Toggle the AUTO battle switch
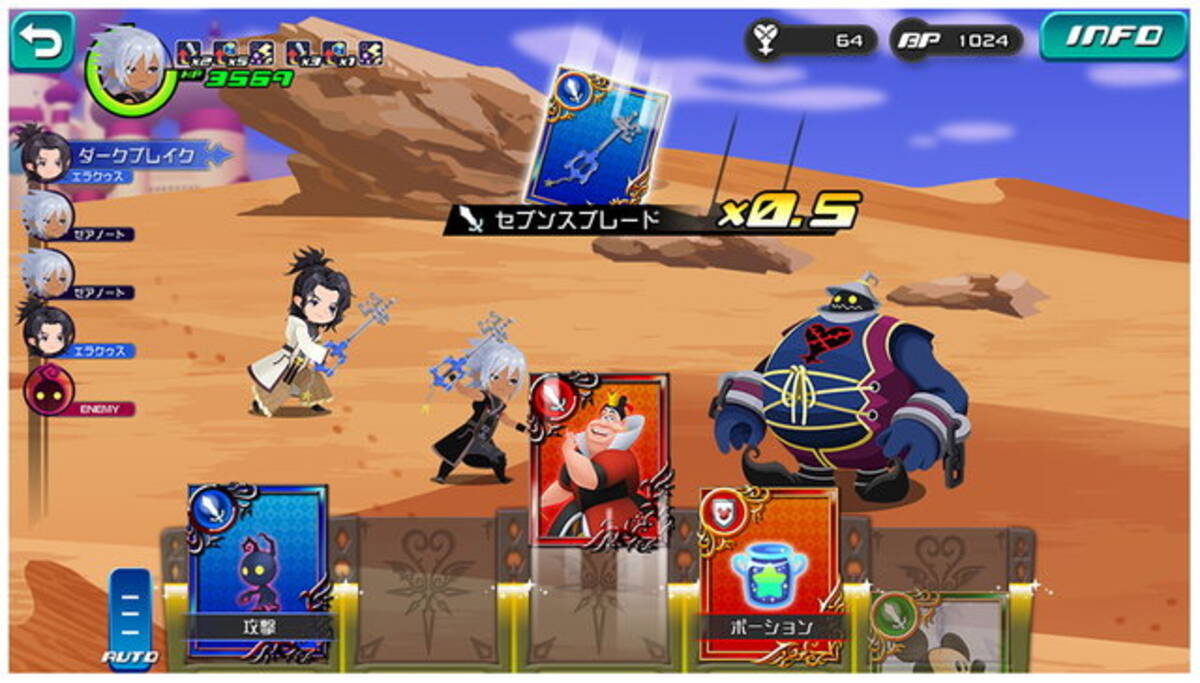 click(131, 615)
